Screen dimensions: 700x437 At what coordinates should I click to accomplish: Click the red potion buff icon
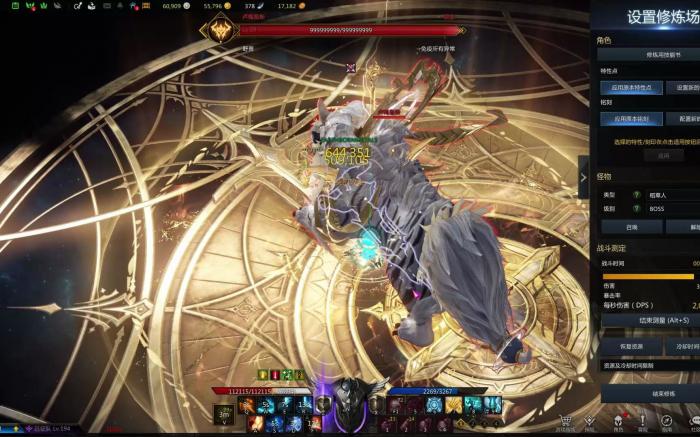pyautogui.click(x=274, y=375)
